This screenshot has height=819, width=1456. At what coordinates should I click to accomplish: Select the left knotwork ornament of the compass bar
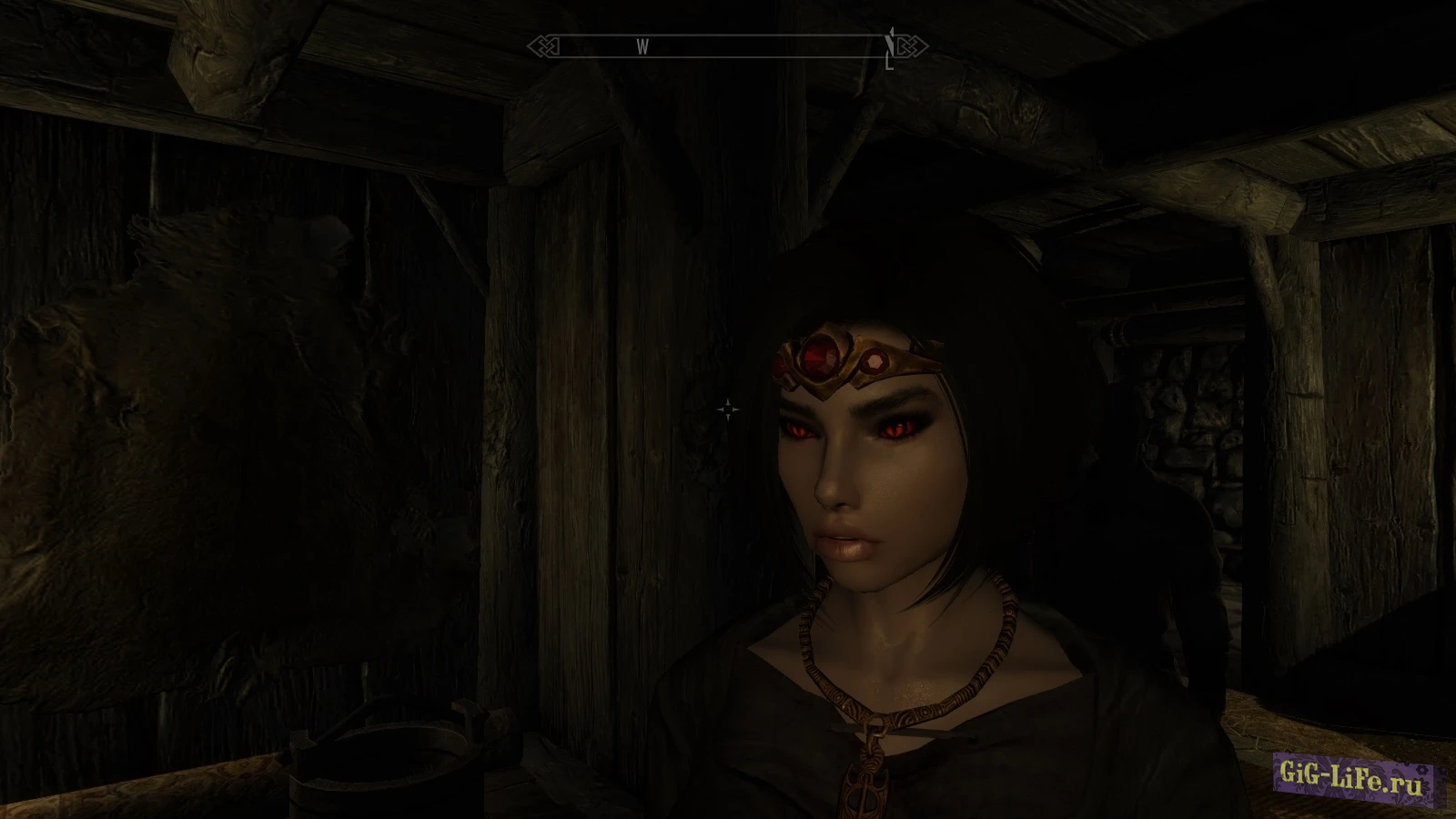[543, 46]
